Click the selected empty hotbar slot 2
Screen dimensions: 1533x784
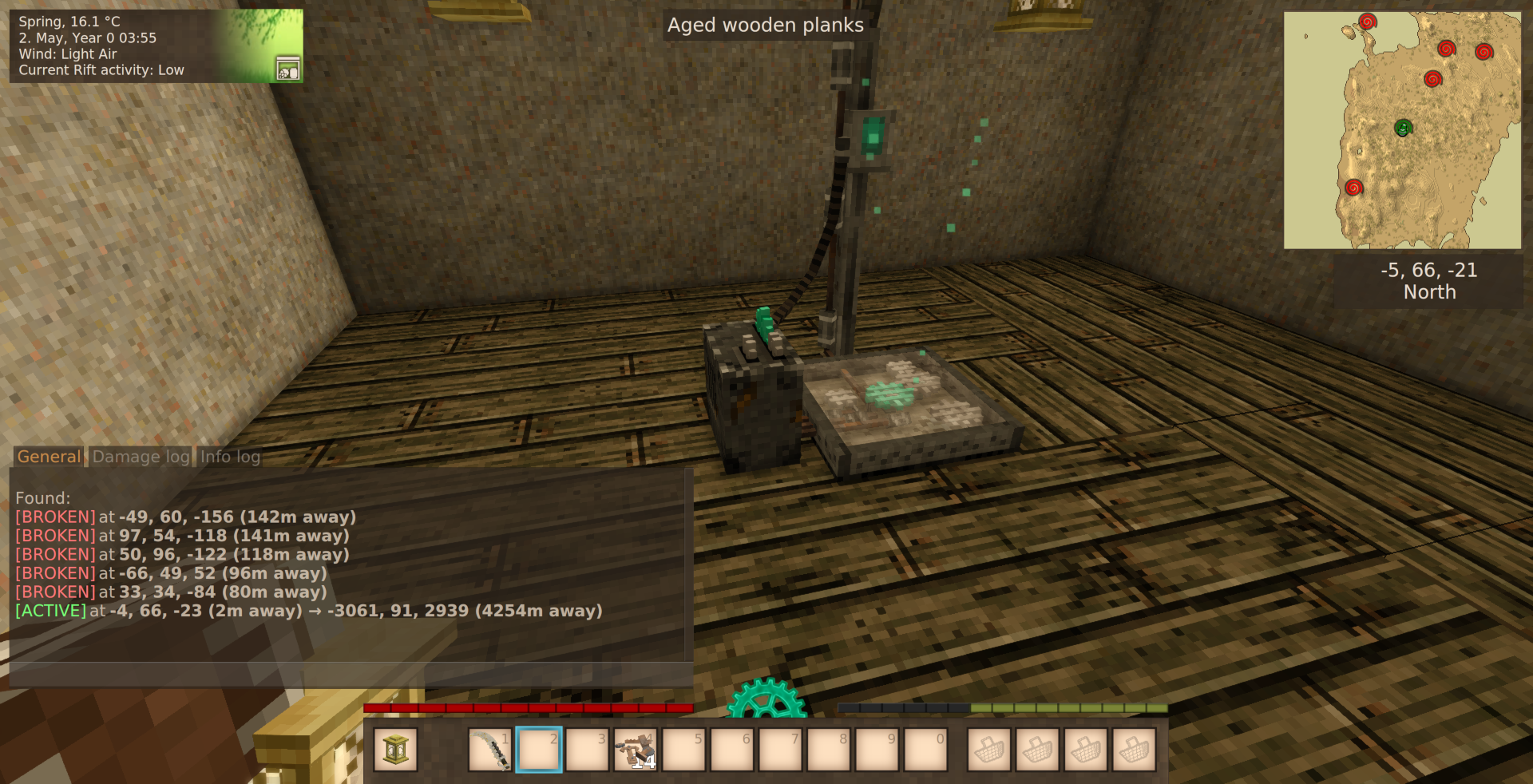click(539, 749)
